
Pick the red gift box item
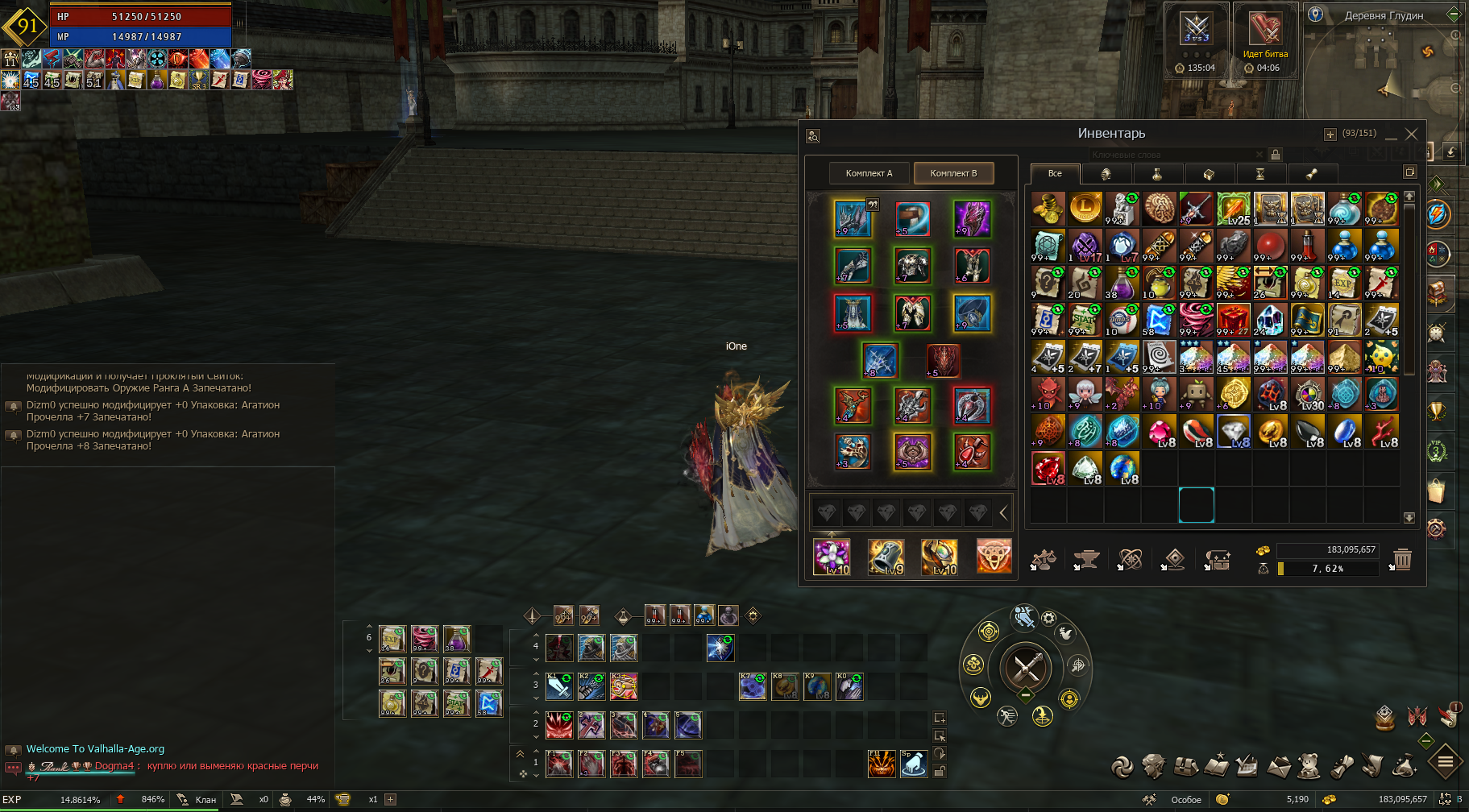coord(1233,320)
